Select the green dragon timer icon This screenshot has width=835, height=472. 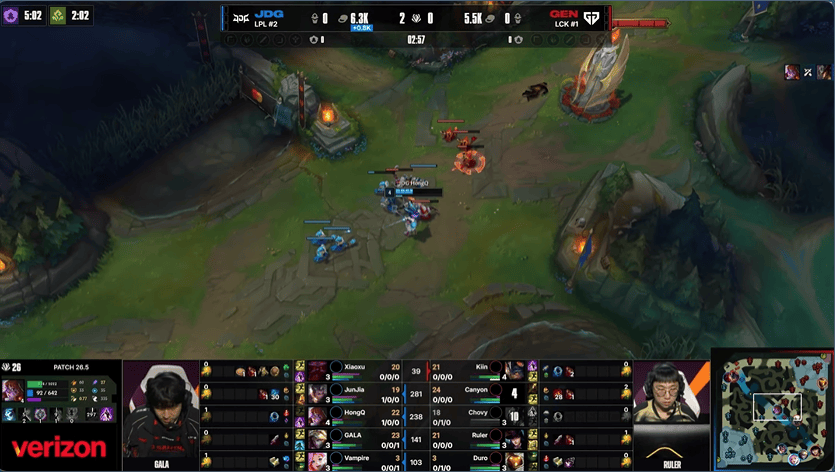[x=55, y=16]
